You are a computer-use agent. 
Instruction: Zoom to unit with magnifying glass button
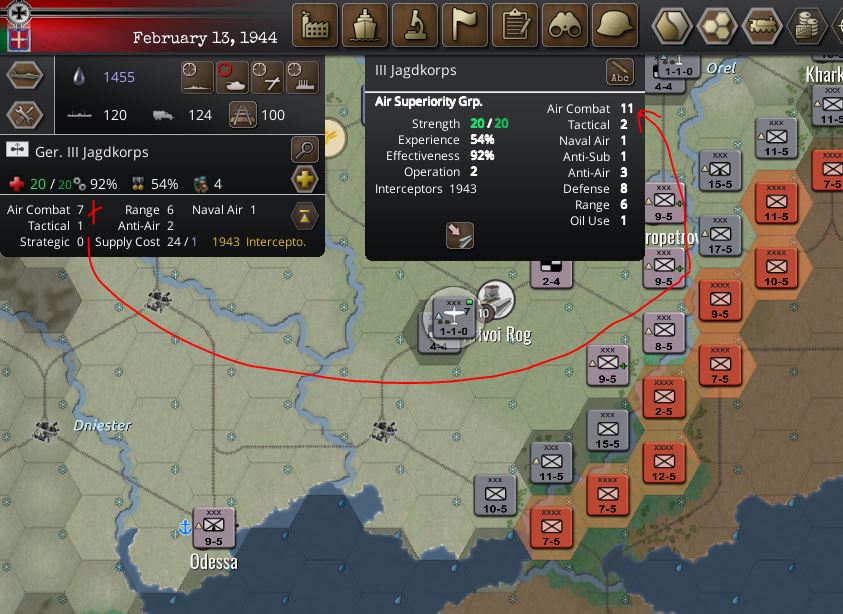click(x=305, y=151)
